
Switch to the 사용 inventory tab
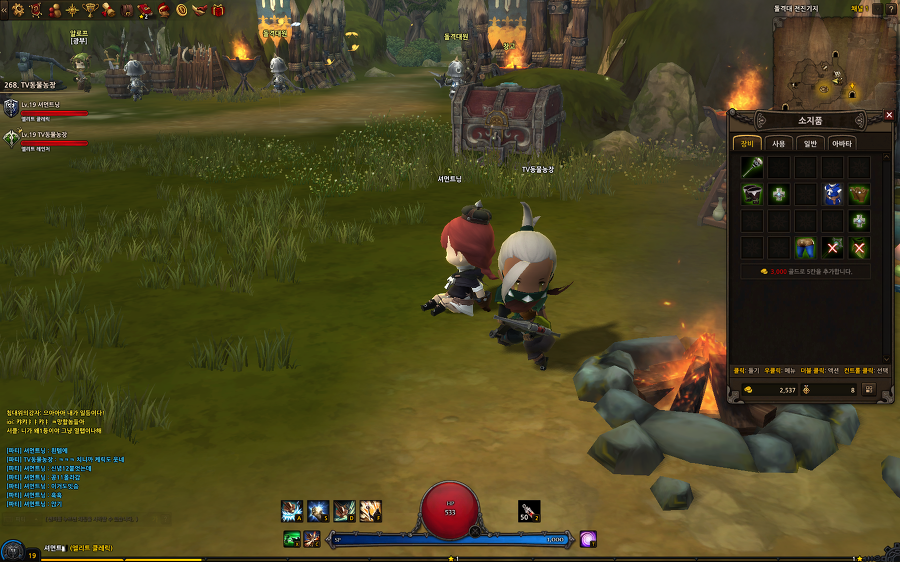point(780,143)
